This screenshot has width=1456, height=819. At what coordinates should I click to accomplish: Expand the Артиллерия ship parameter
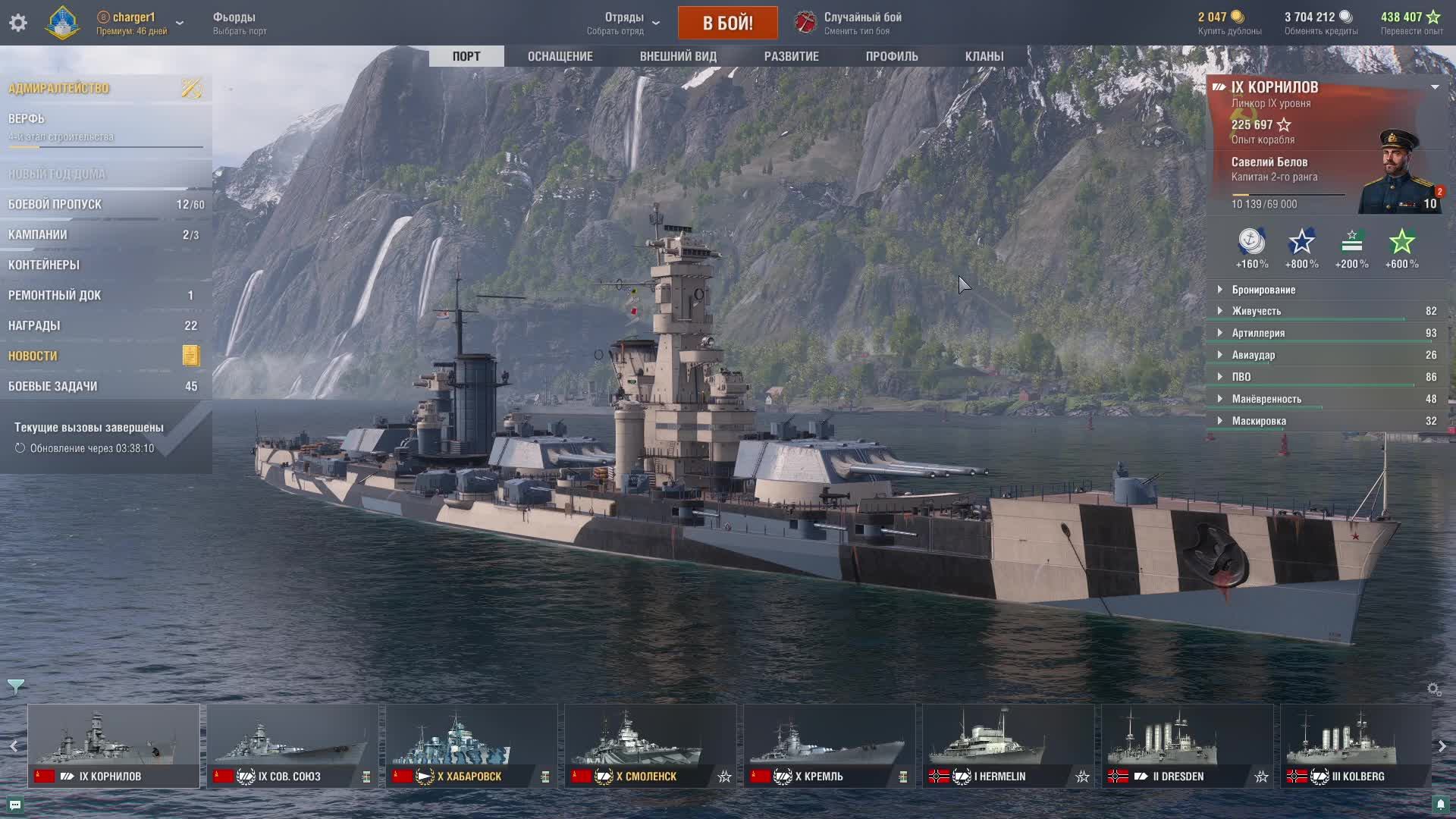point(1258,333)
